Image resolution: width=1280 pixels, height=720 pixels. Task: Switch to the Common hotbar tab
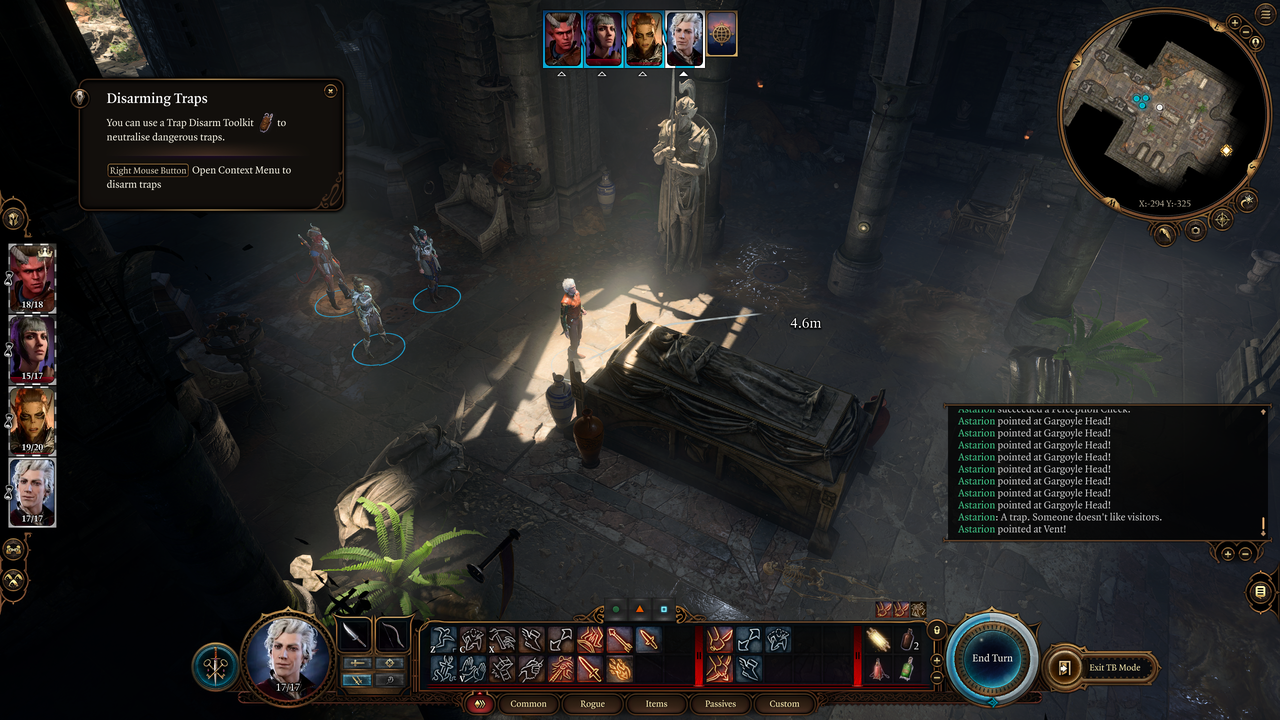528,704
